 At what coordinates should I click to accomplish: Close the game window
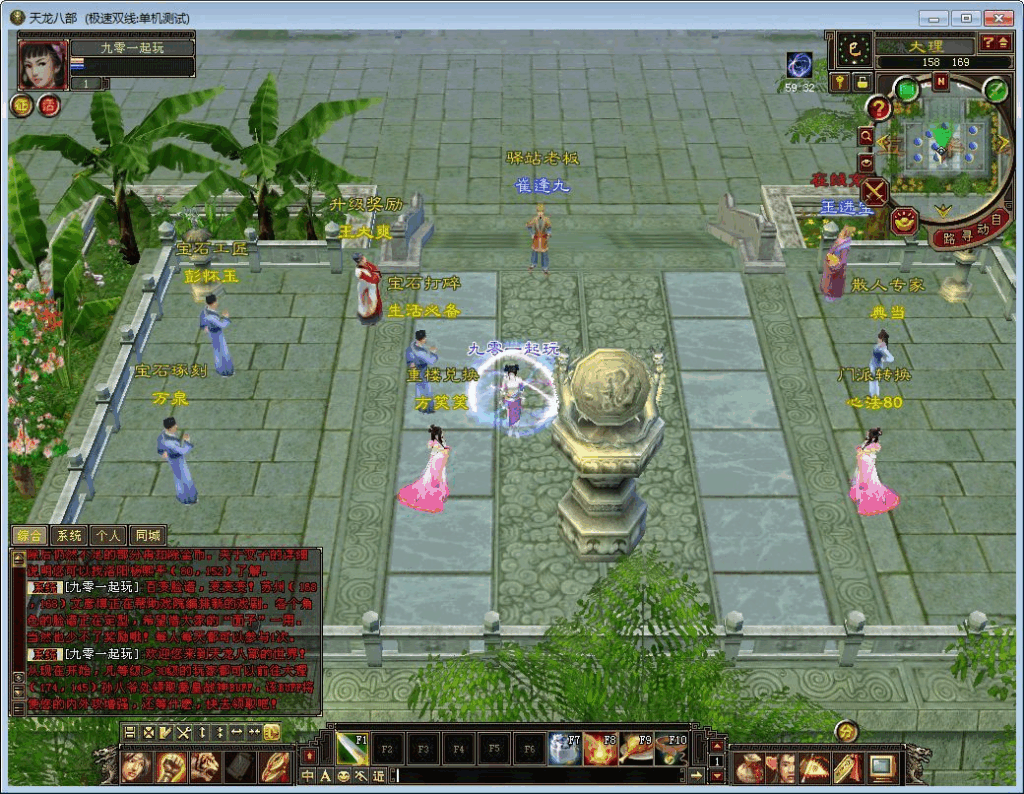(997, 18)
